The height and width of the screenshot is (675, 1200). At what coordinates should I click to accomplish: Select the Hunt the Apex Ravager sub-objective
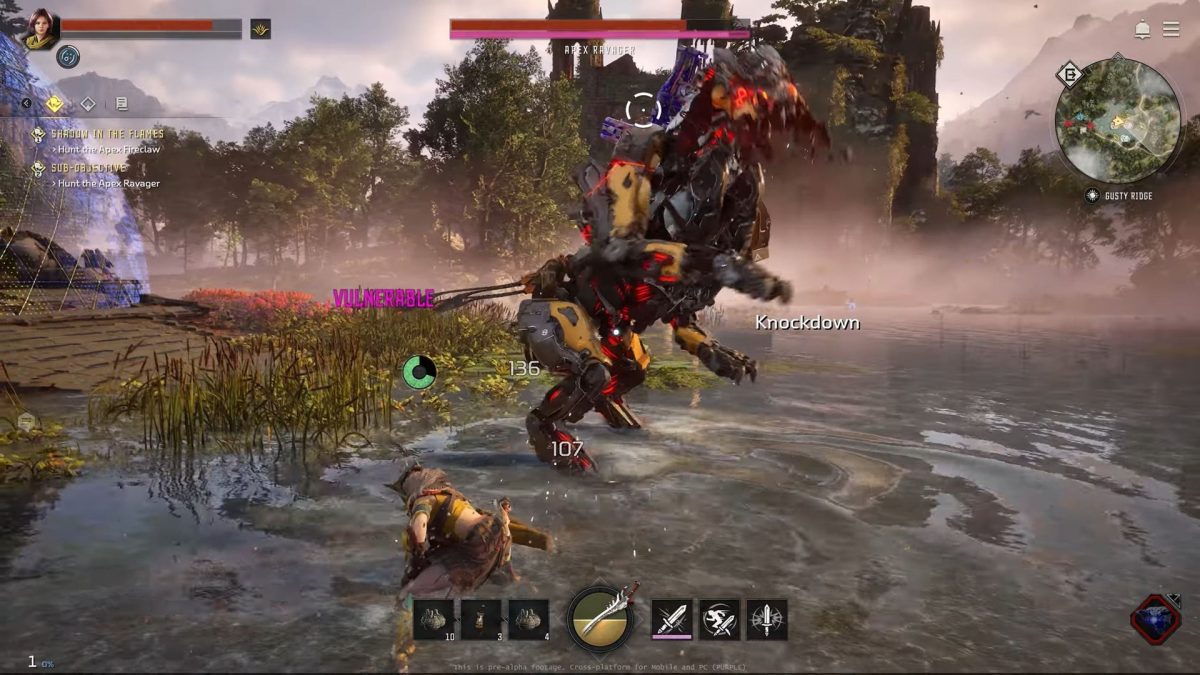(108, 183)
